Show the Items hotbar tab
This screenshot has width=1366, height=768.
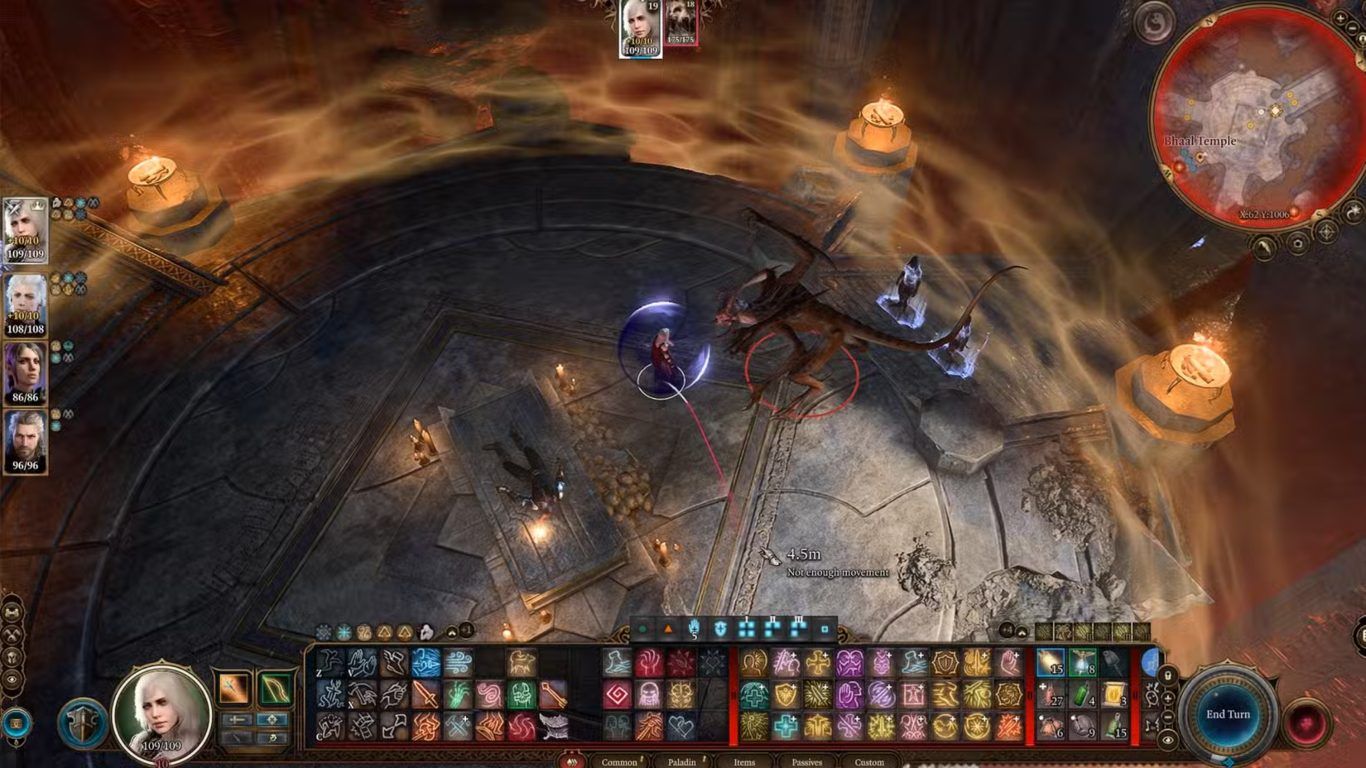tap(744, 762)
